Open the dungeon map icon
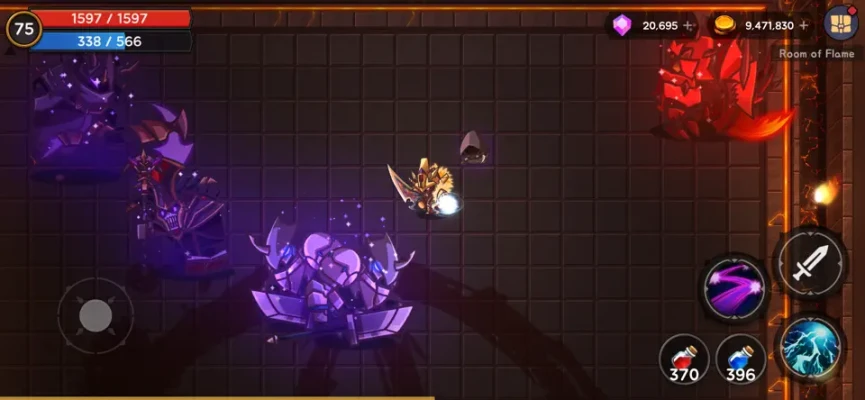865x400 pixels. (x=839, y=22)
